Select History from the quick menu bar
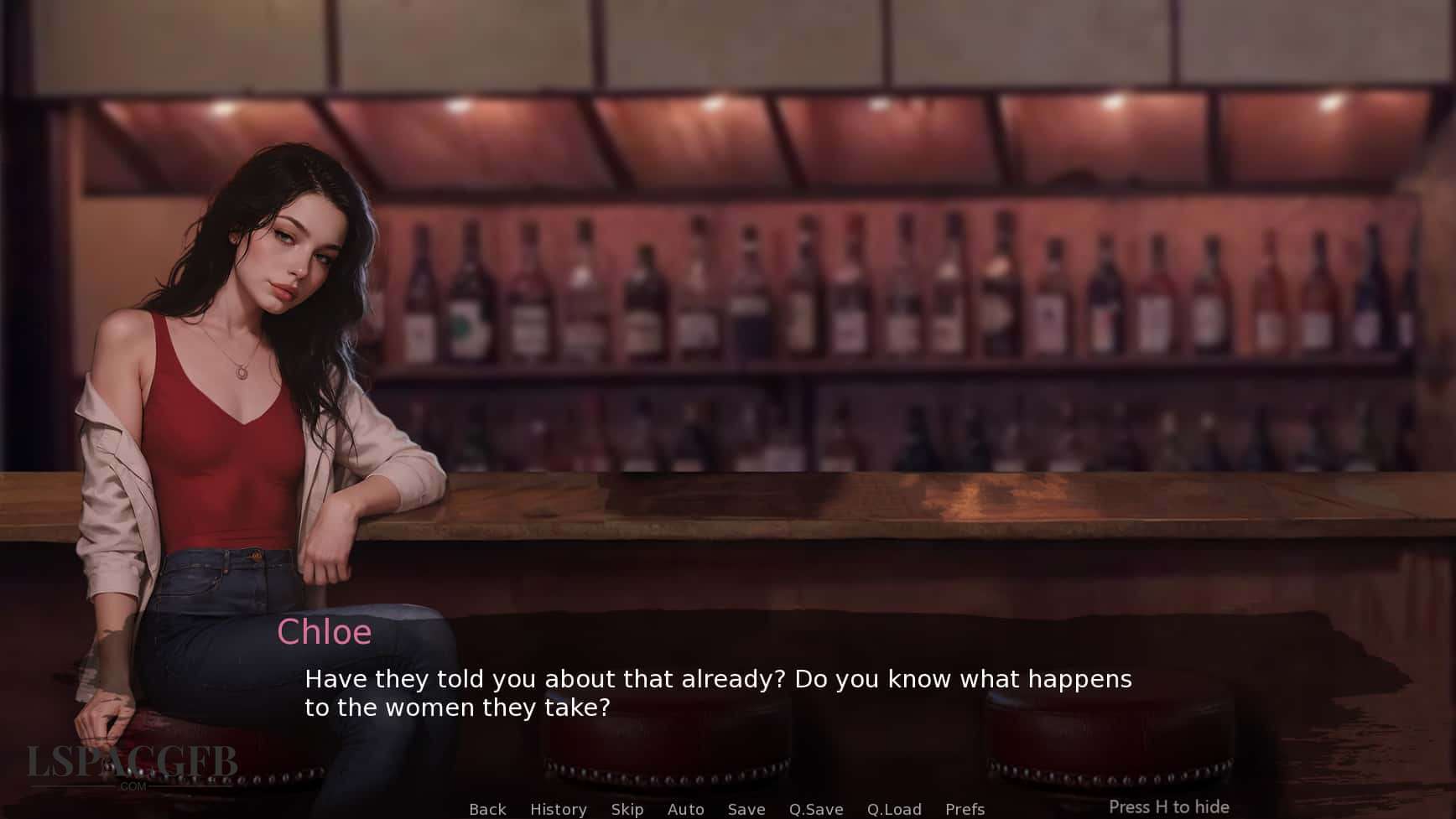Image resolution: width=1456 pixels, height=819 pixels. (x=559, y=809)
